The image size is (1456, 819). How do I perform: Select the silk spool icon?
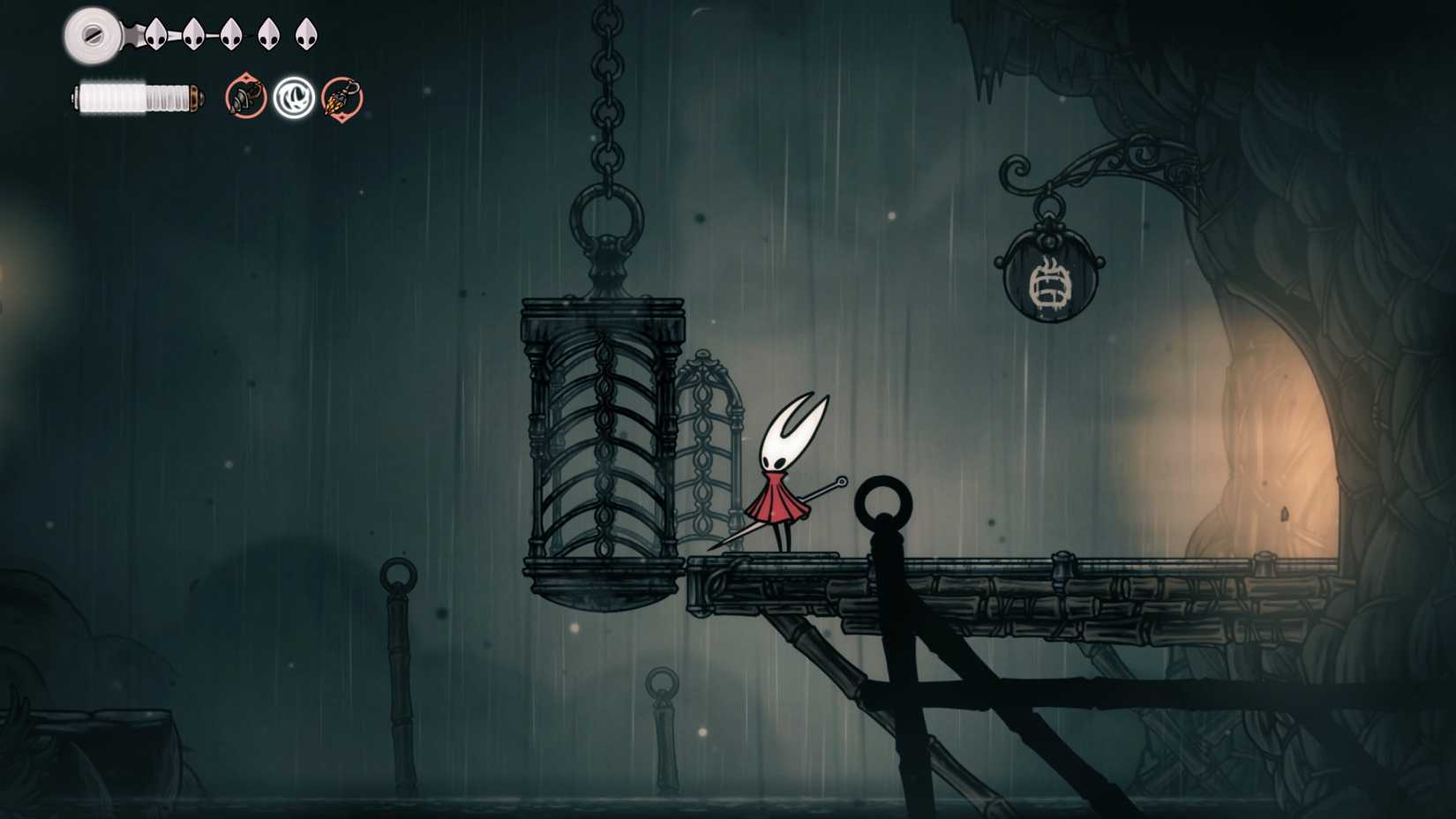coord(92,35)
